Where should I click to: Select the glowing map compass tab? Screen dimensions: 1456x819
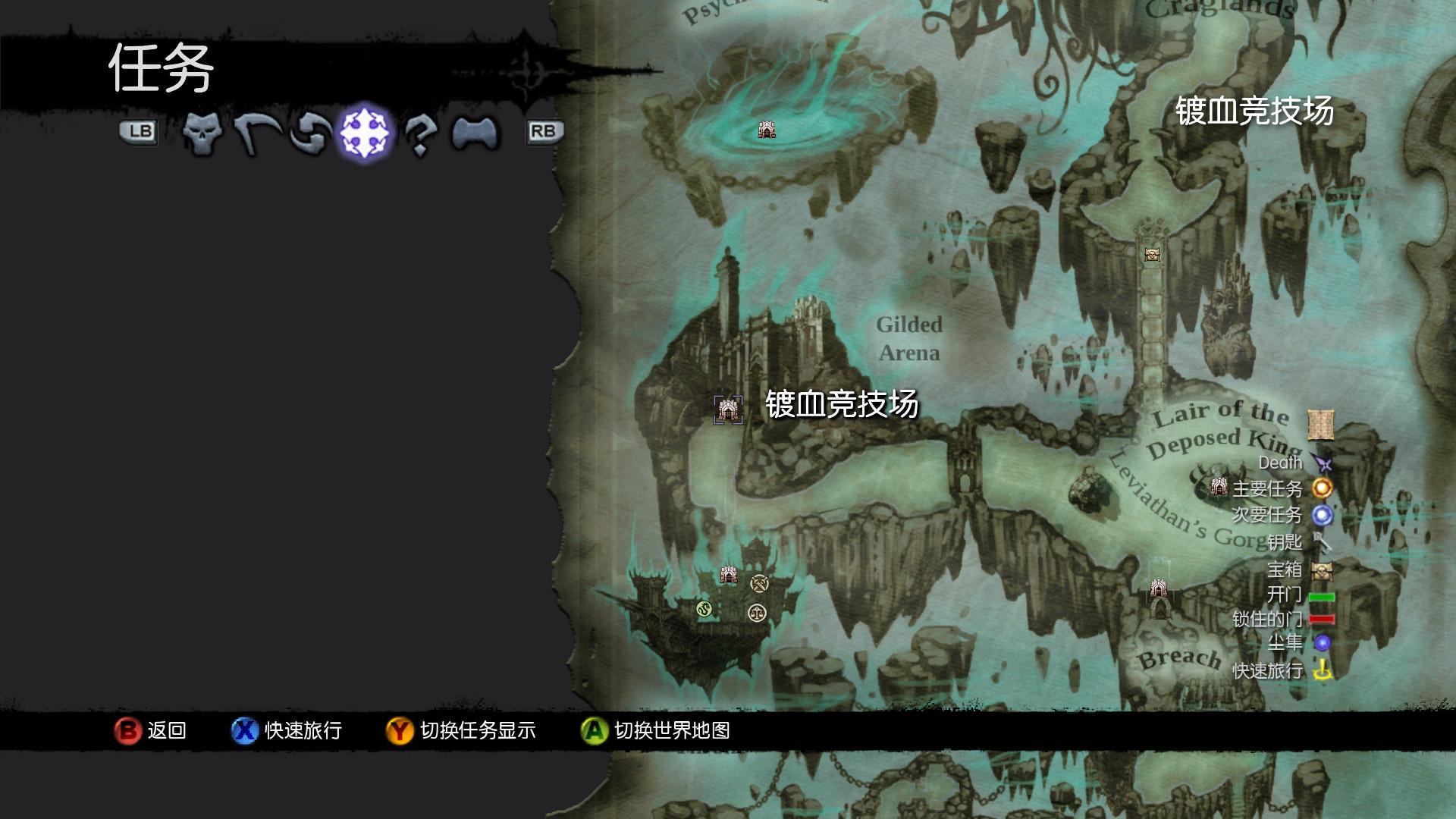click(364, 133)
